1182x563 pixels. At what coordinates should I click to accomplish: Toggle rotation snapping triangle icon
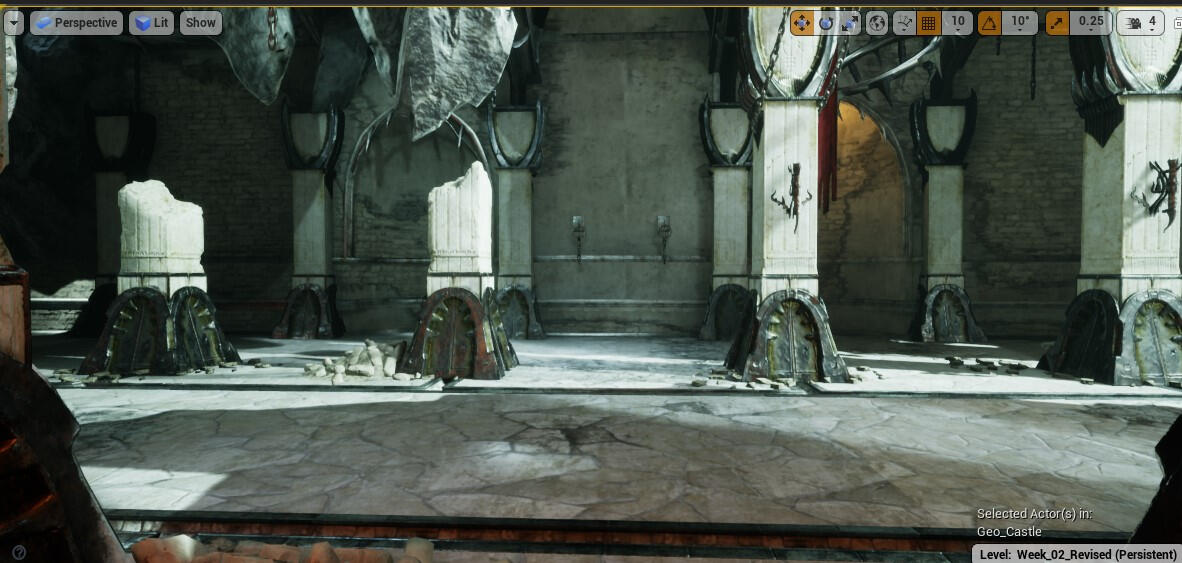coord(990,22)
